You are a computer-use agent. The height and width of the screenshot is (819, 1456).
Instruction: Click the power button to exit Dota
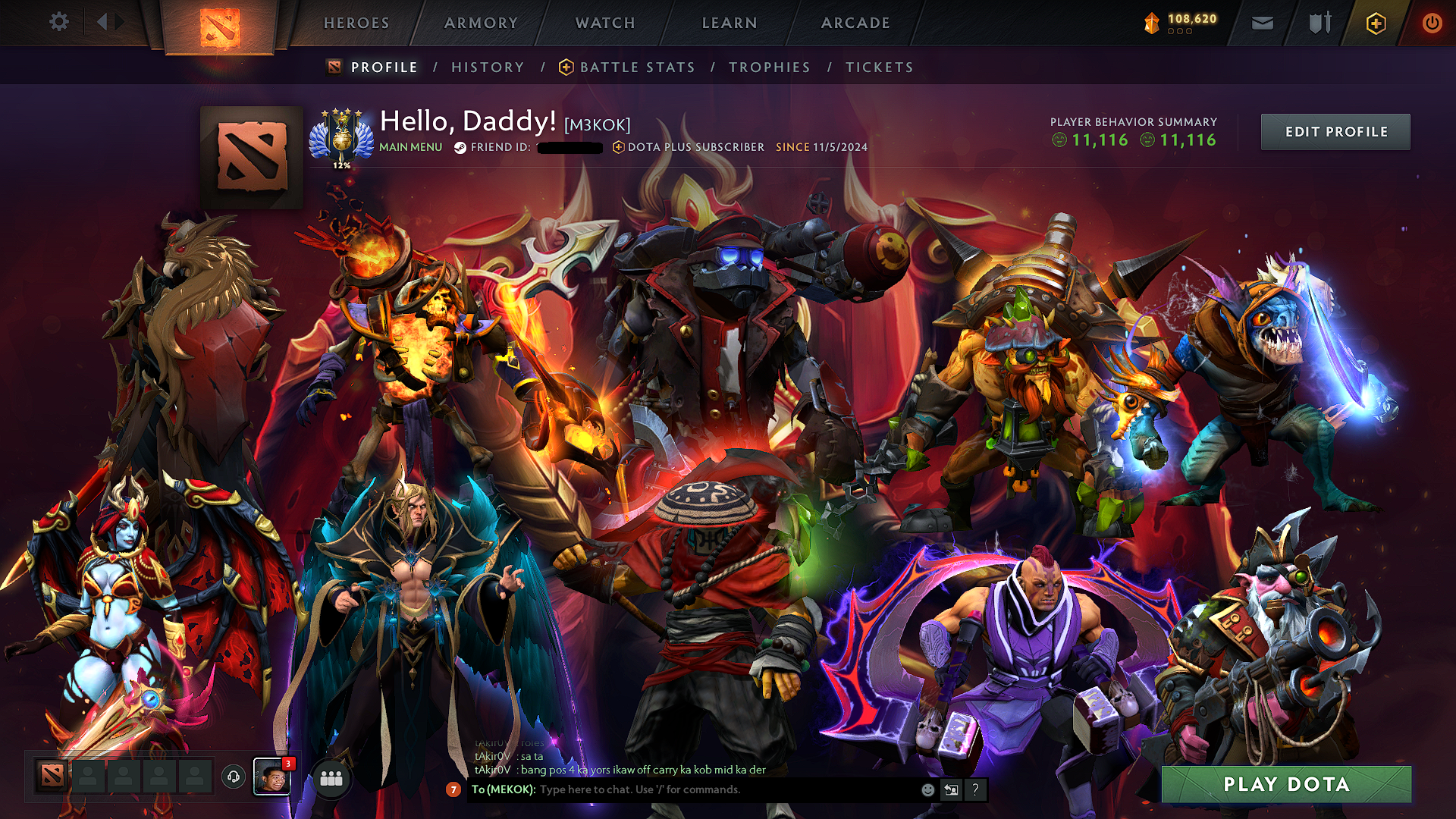click(x=1432, y=23)
